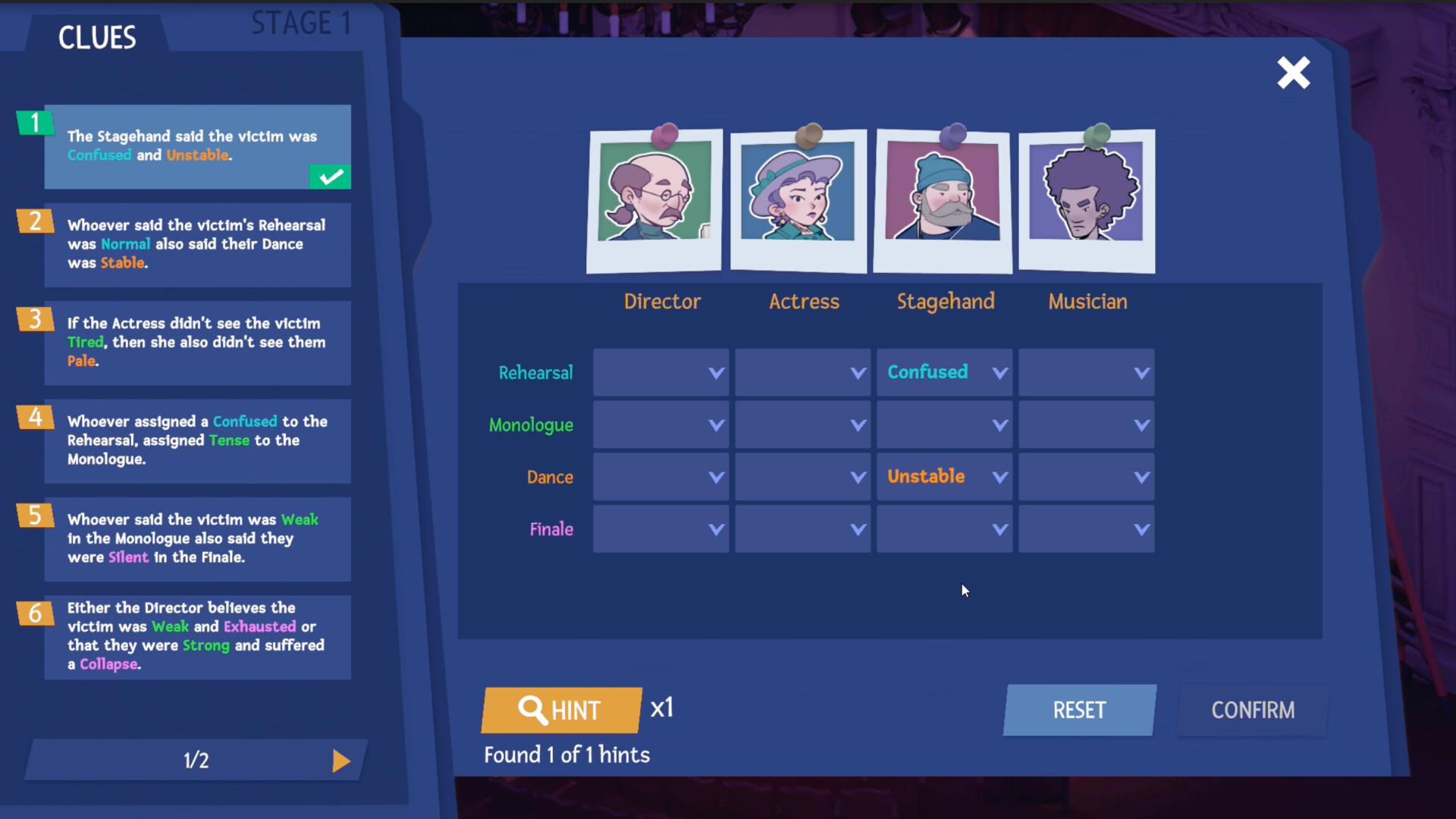The image size is (1456, 819).
Task: Mark clue 4 about Confused Rehearsal
Action: [197, 440]
